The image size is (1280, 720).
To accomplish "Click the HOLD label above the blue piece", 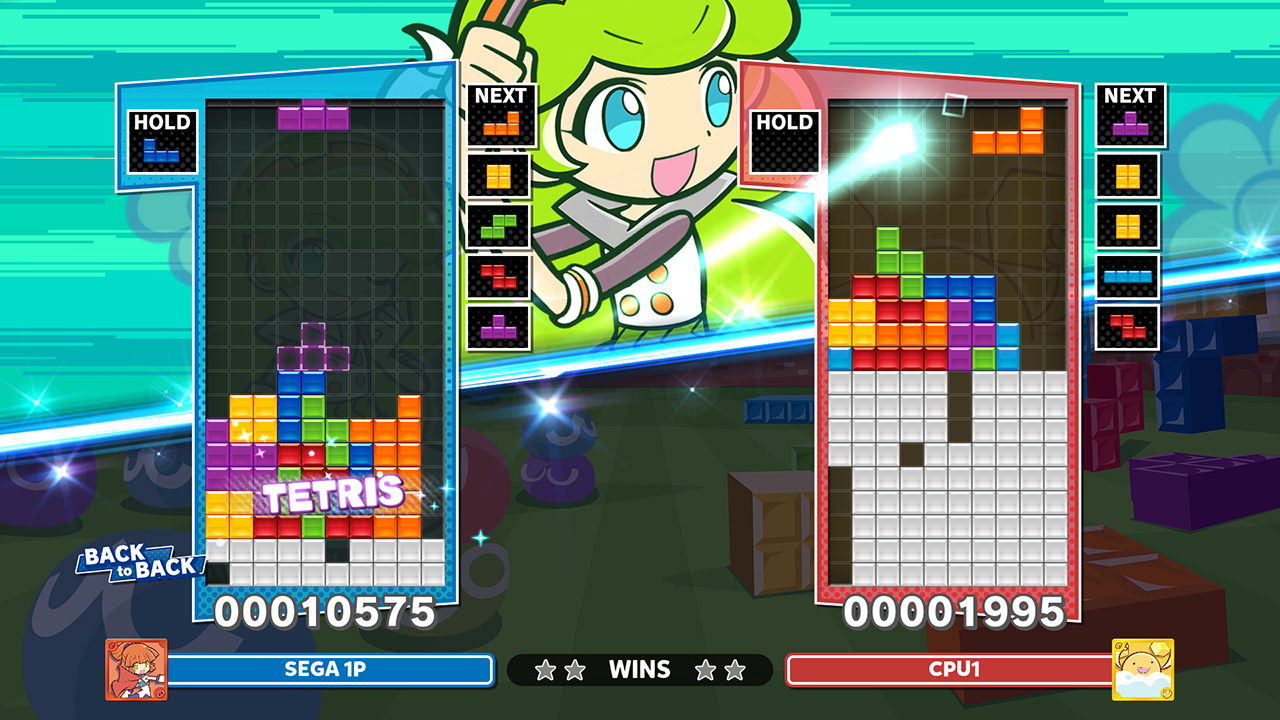I will tap(161, 122).
